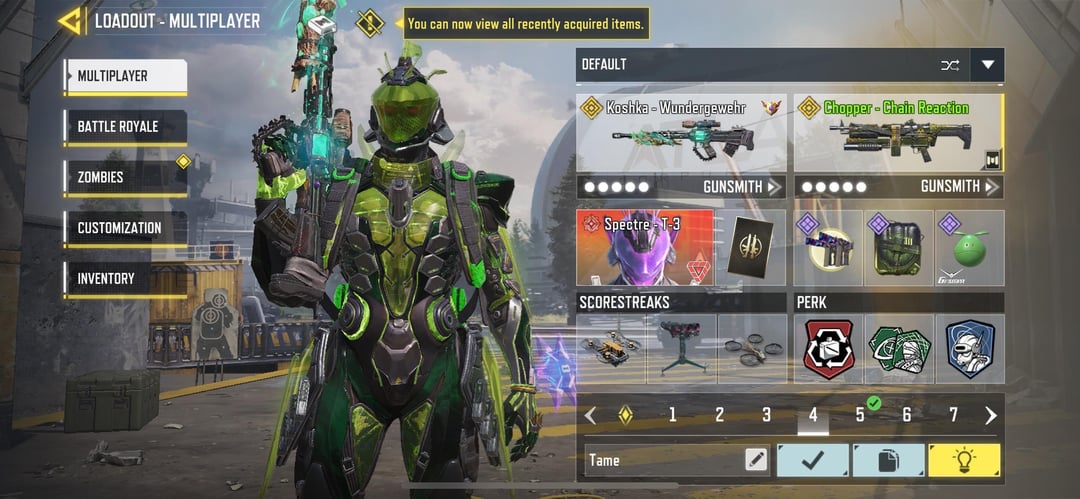
Task: Select the blue skull perk
Action: pos(969,349)
